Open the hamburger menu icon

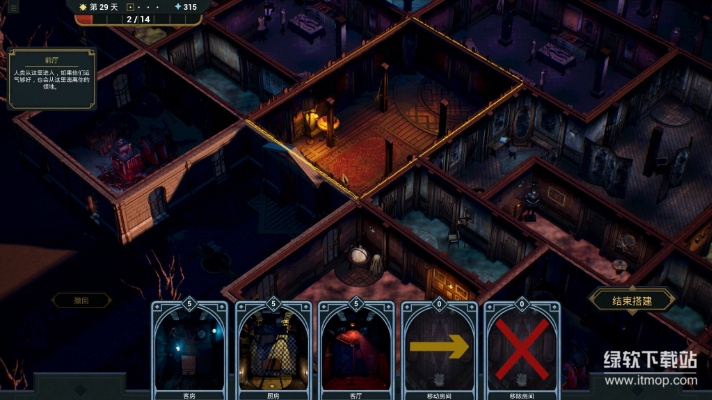tap(13, 8)
